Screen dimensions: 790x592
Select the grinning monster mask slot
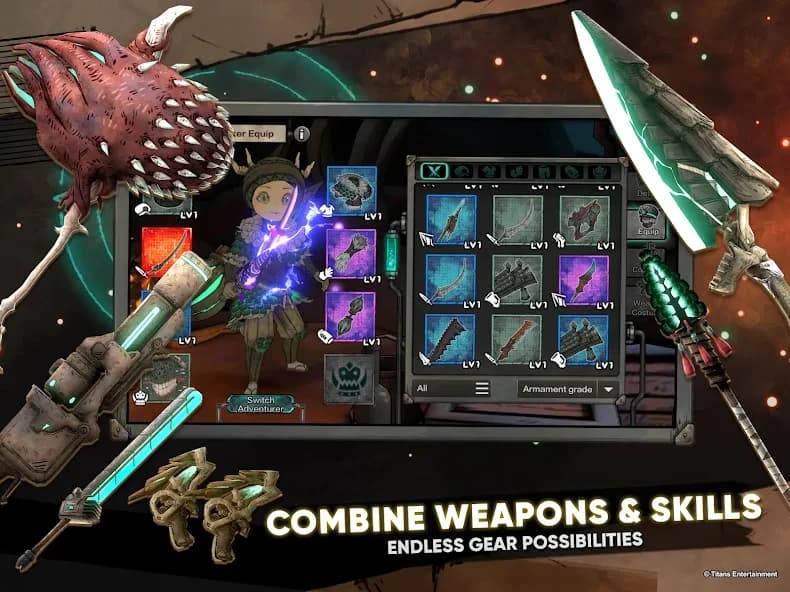[x=166, y=377]
